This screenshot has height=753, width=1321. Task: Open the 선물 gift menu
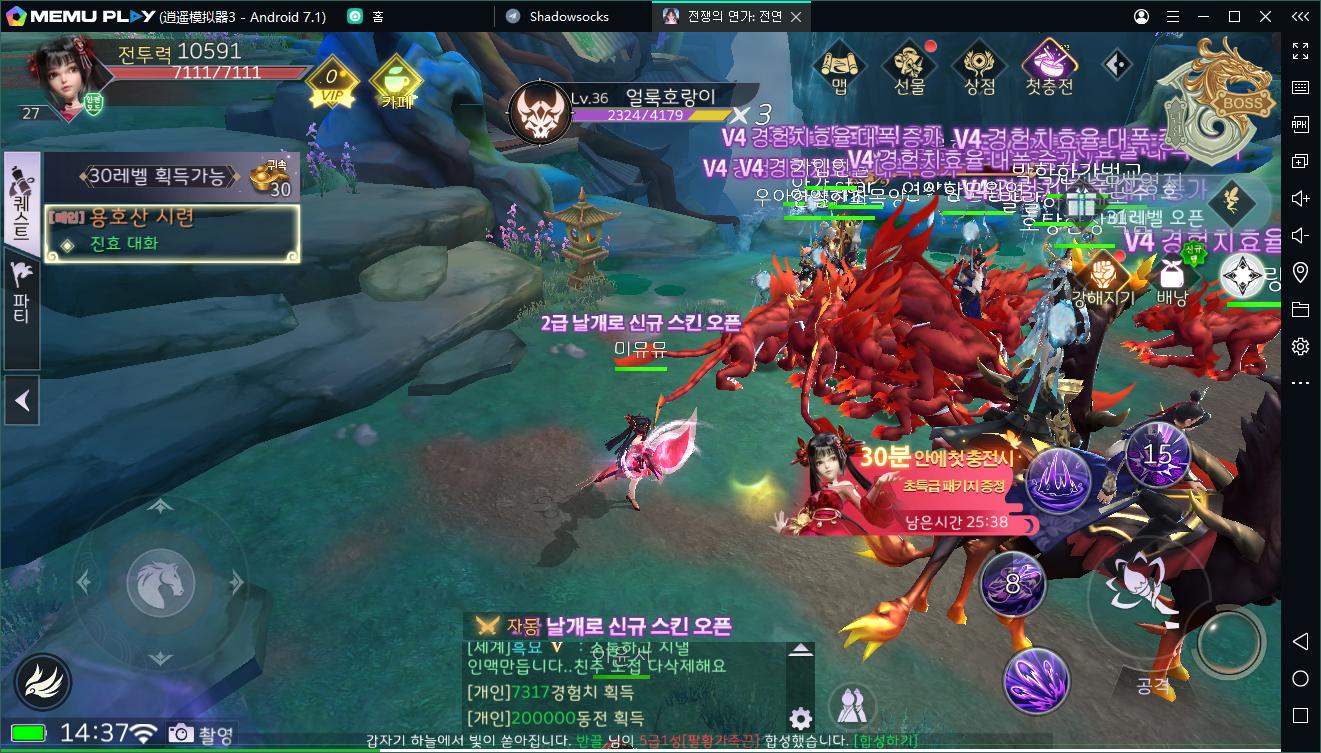click(x=909, y=68)
